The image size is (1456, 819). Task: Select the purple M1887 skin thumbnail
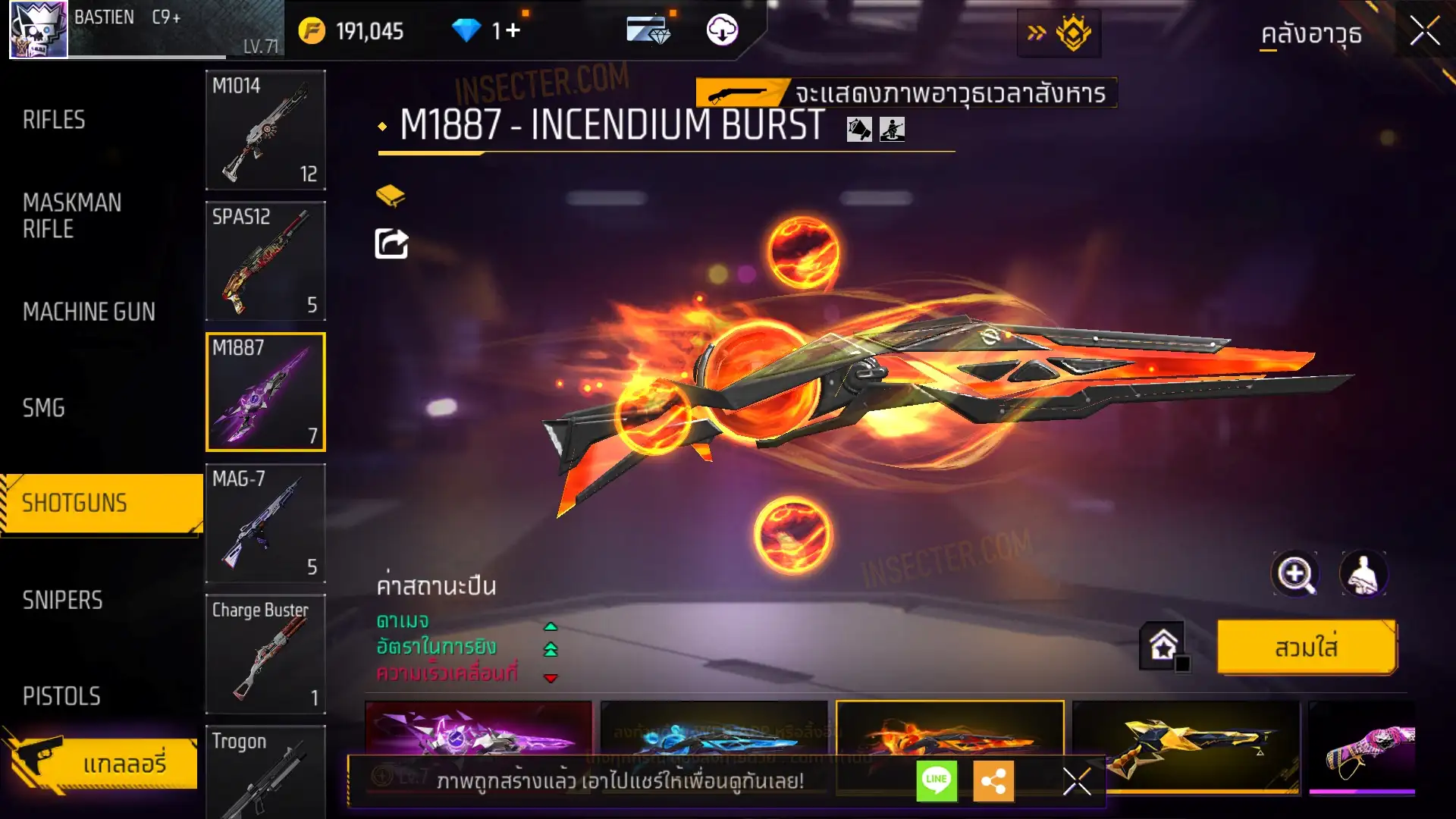[x=479, y=730]
